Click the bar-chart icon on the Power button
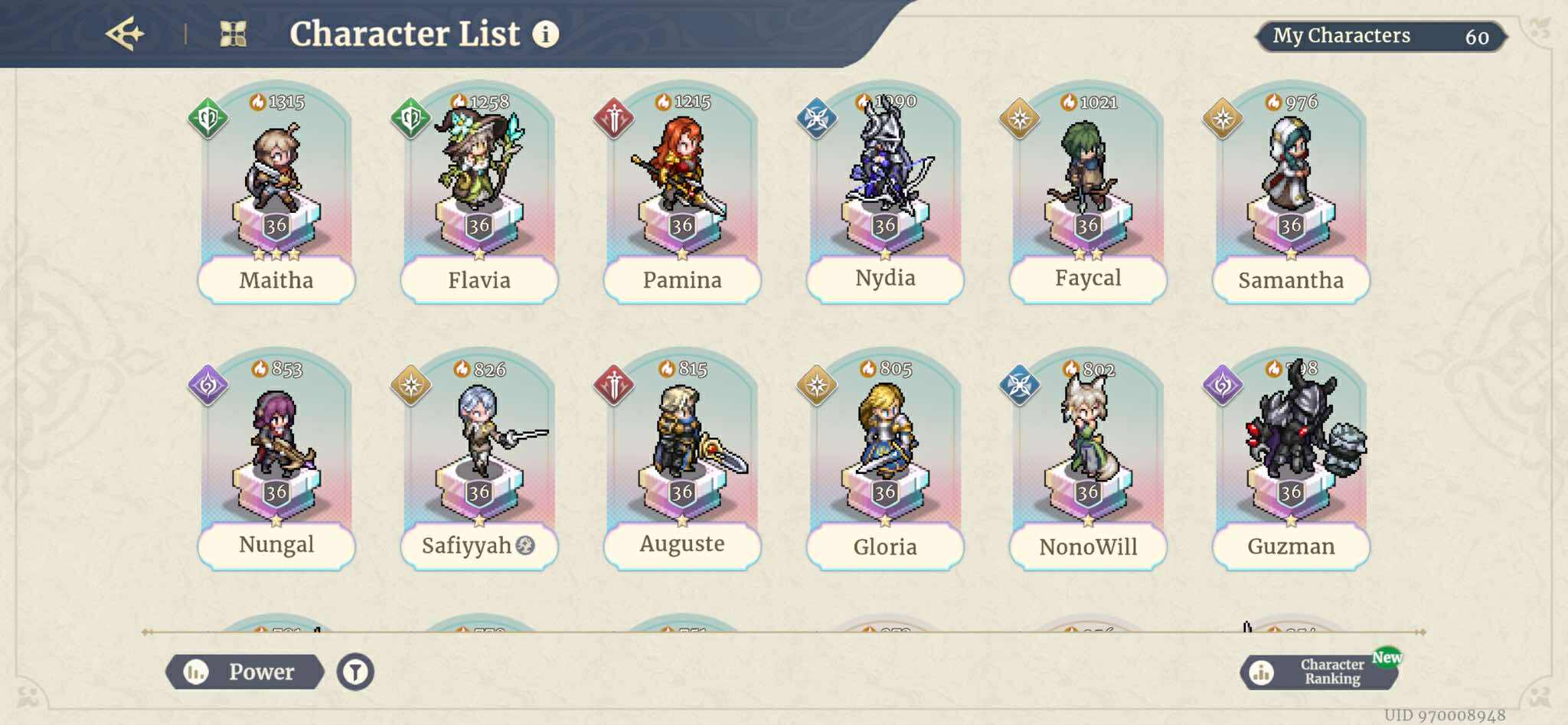The image size is (1568, 725). click(198, 671)
